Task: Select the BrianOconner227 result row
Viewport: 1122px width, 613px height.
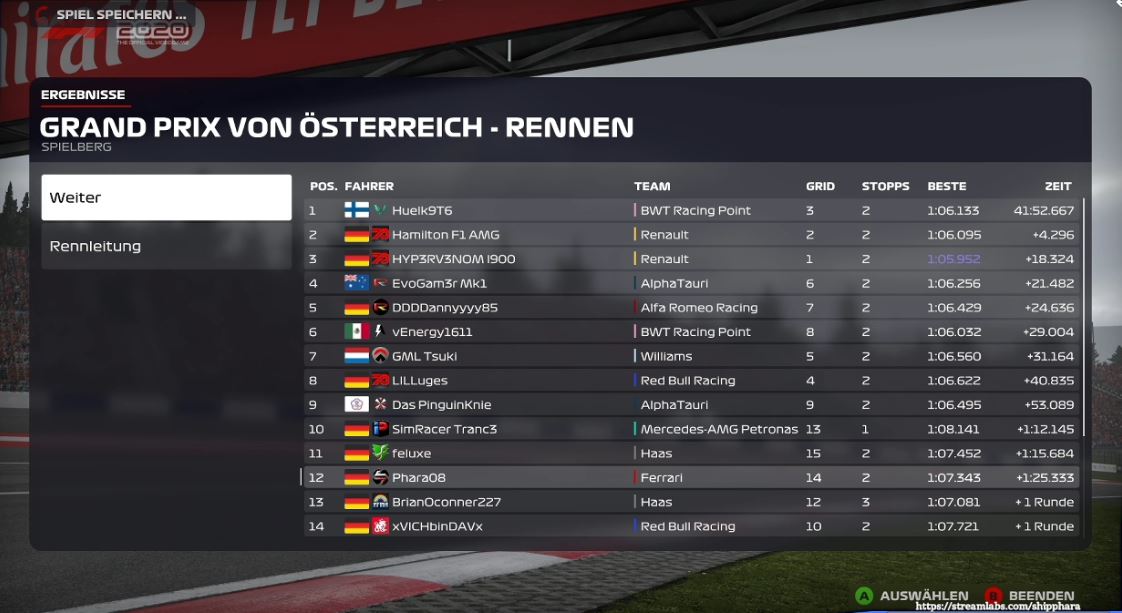Action: click(690, 502)
